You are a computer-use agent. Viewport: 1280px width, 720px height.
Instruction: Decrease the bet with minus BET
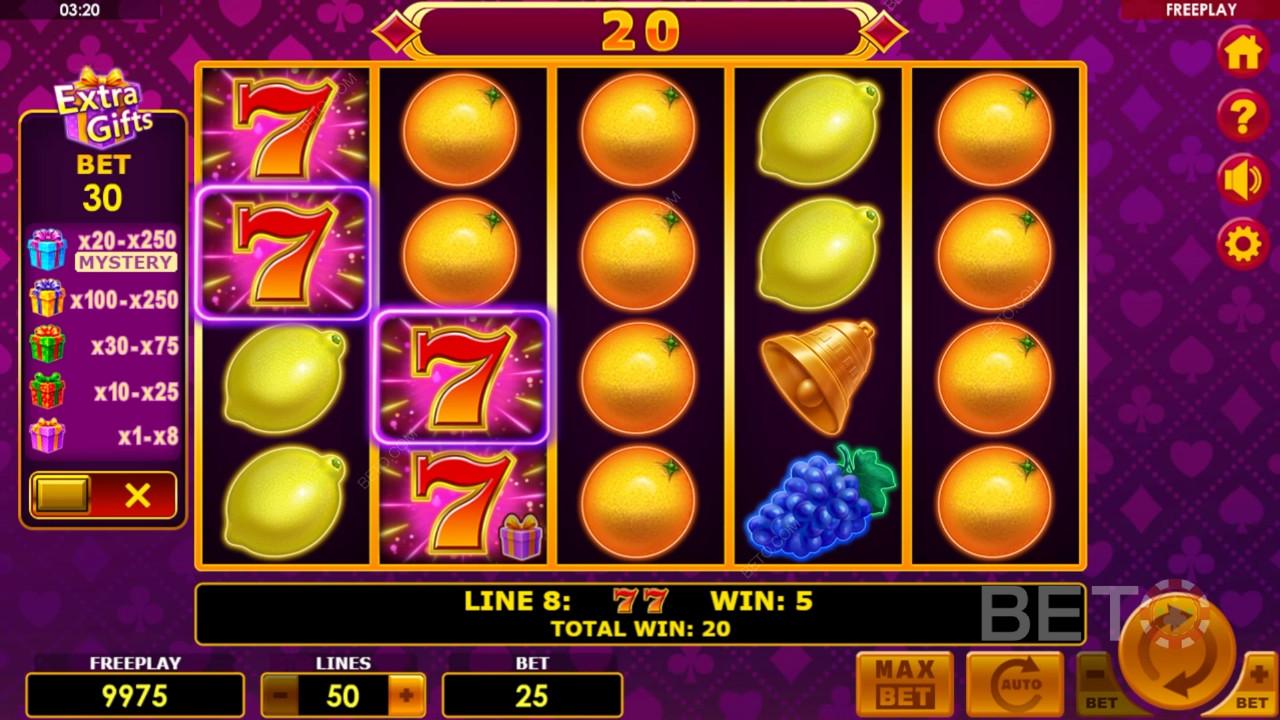[1098, 684]
